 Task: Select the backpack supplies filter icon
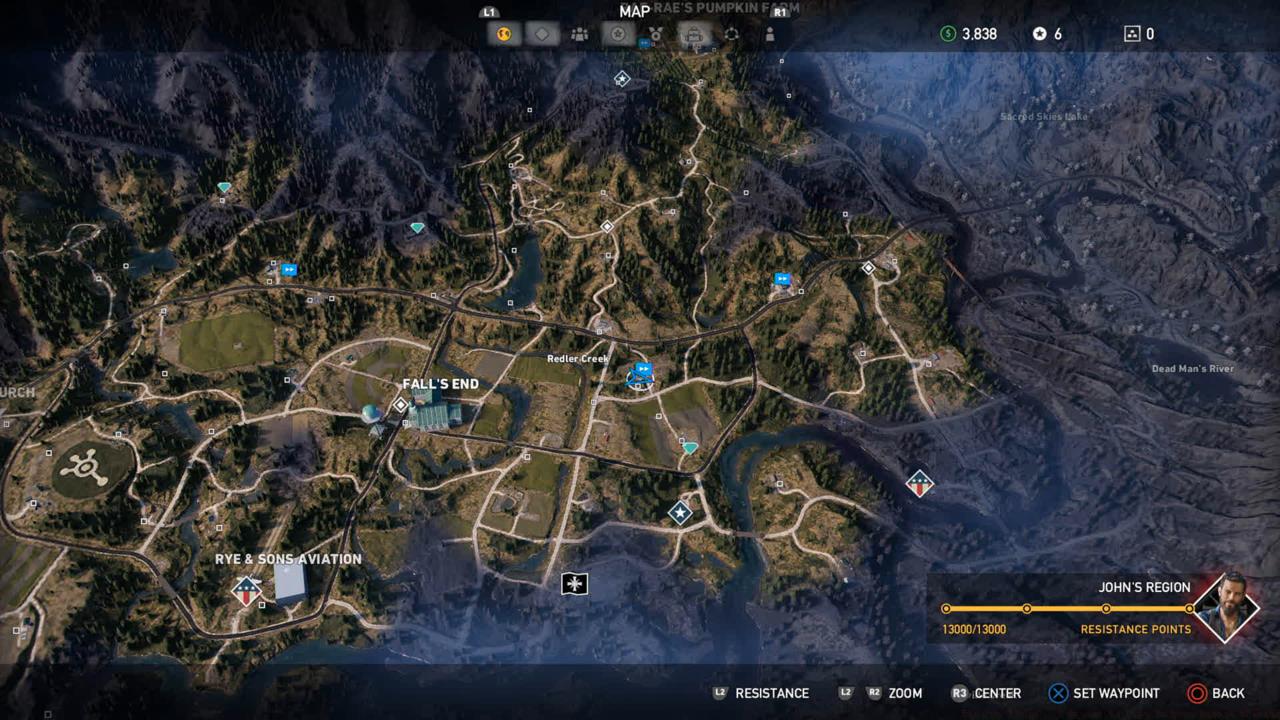(x=694, y=33)
